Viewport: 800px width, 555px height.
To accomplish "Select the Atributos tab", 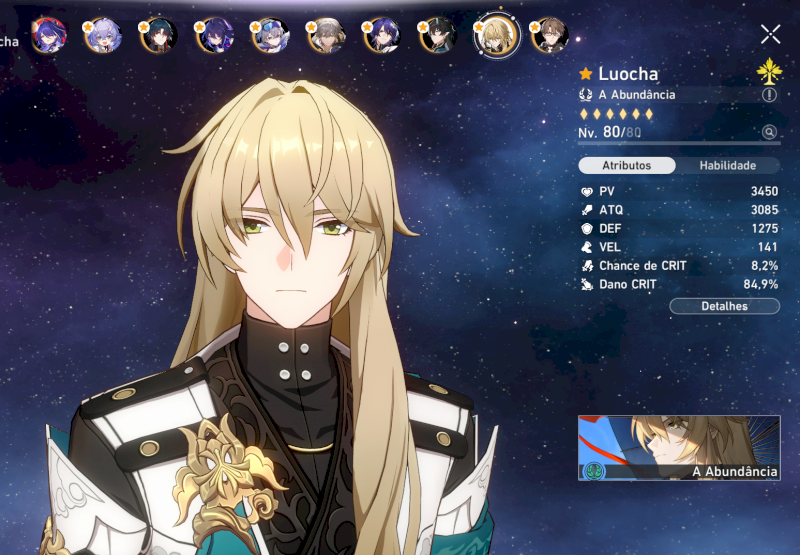I will point(627,165).
